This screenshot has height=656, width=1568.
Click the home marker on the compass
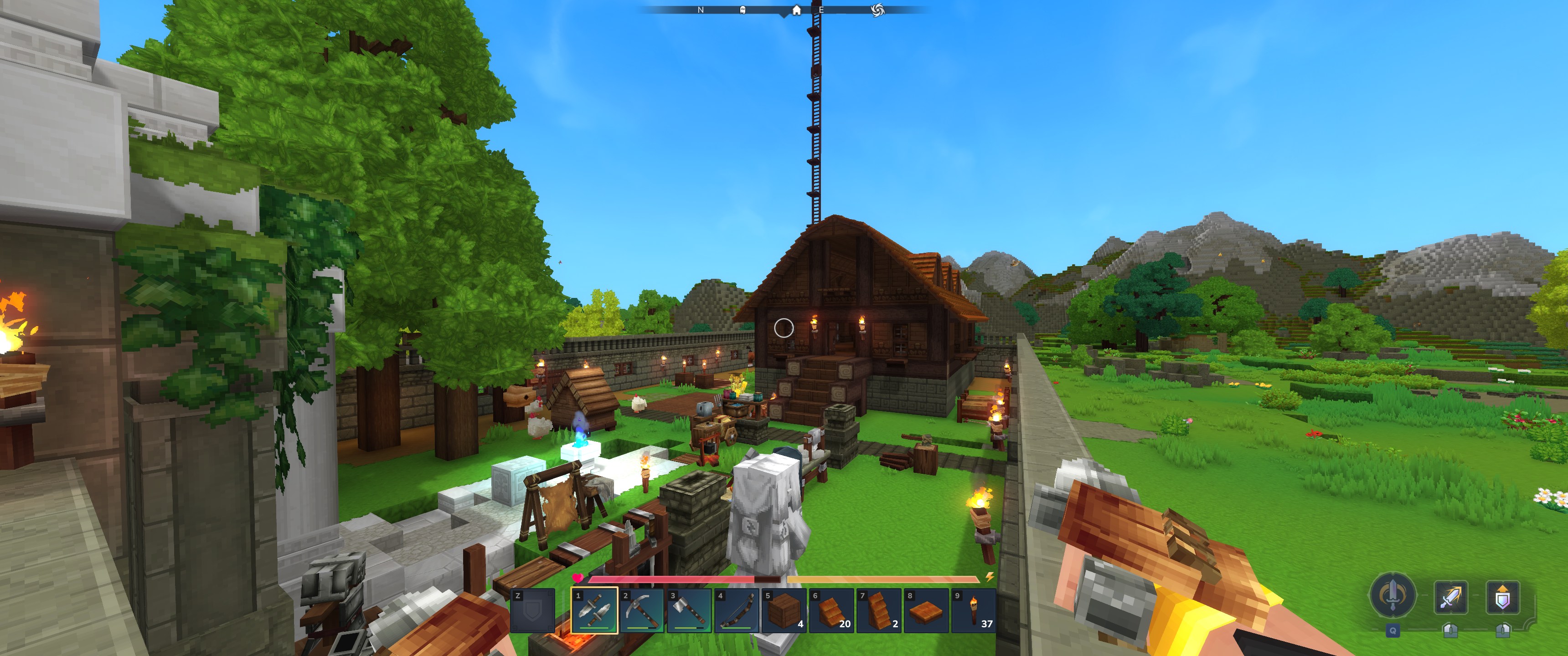[x=796, y=10]
